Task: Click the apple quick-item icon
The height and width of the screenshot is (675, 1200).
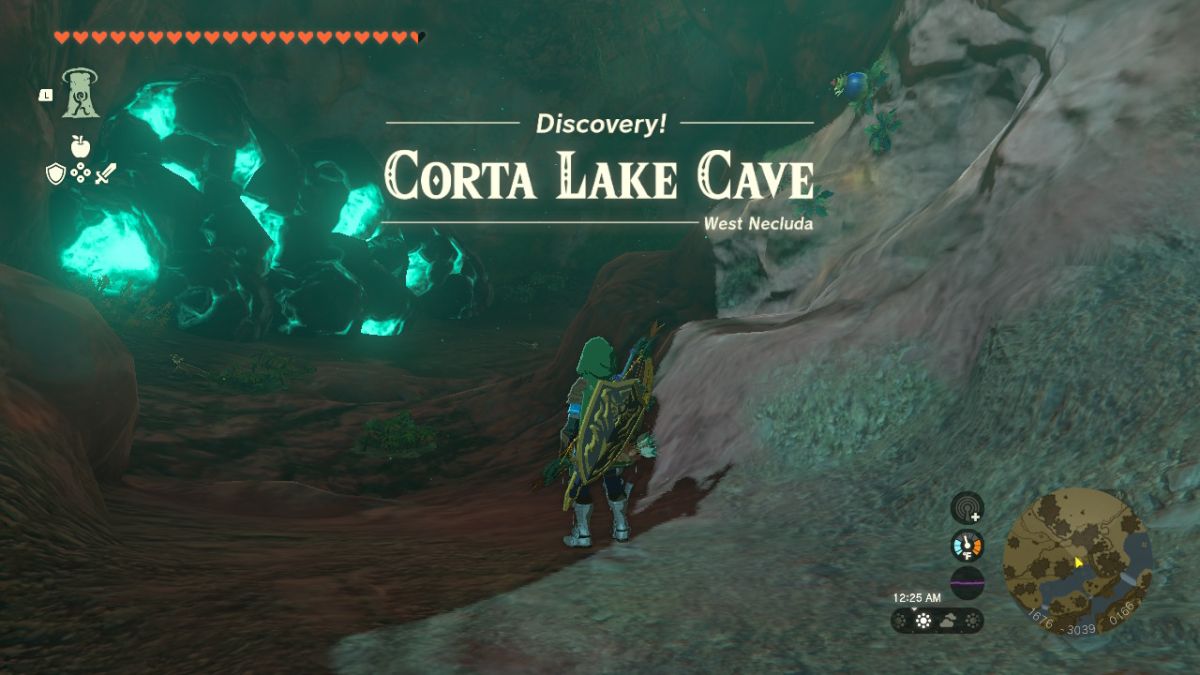Action: (80, 146)
